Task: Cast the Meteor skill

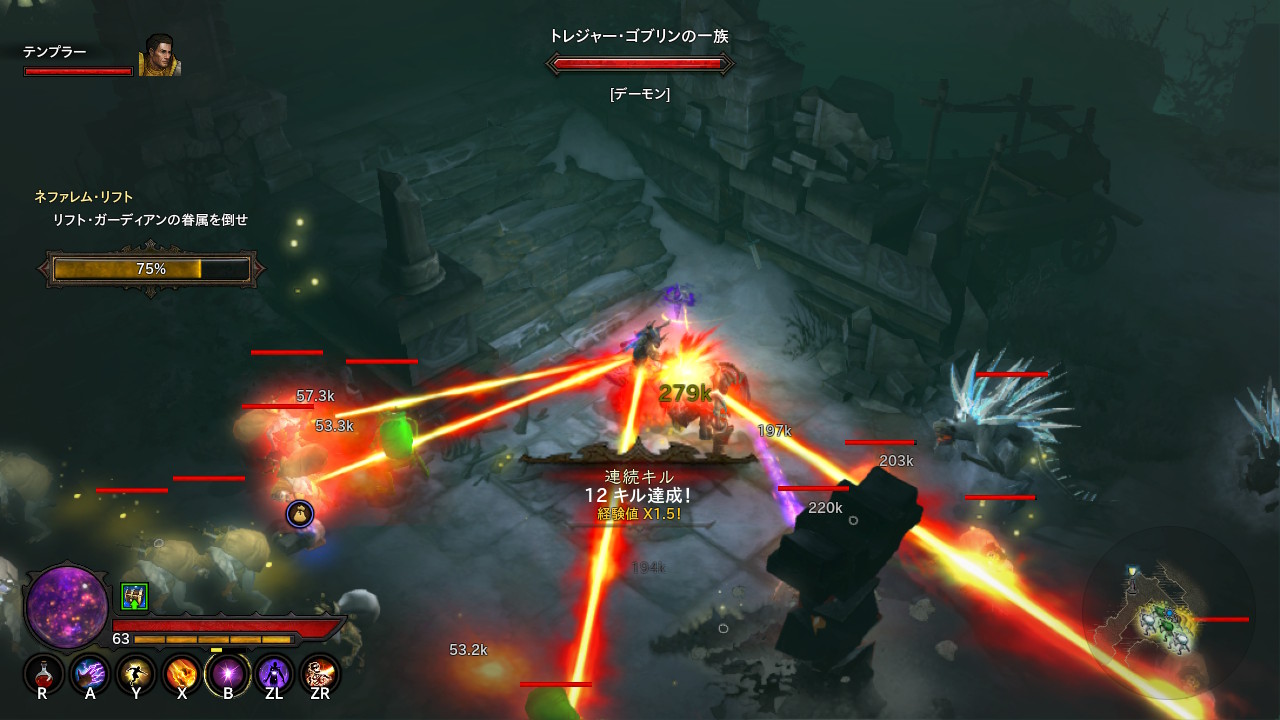Action: pyautogui.click(x=181, y=673)
